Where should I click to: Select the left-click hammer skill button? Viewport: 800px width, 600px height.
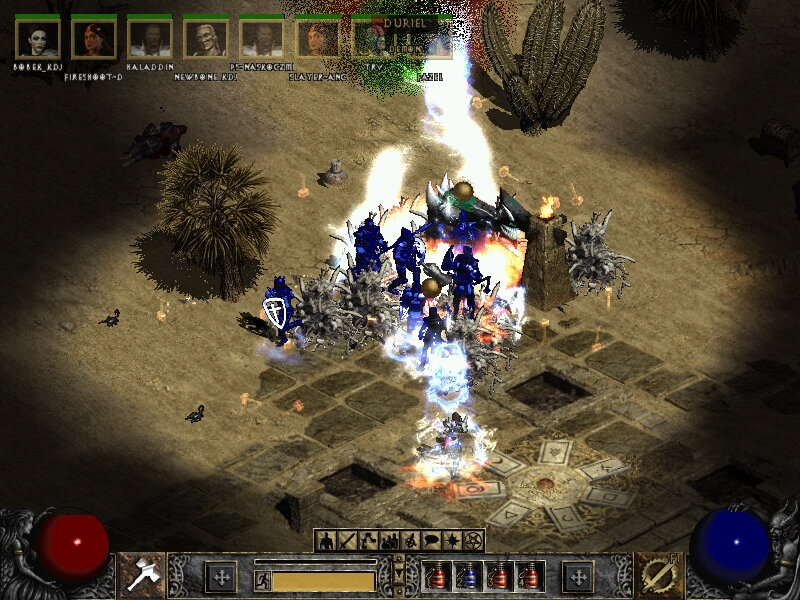(x=141, y=574)
